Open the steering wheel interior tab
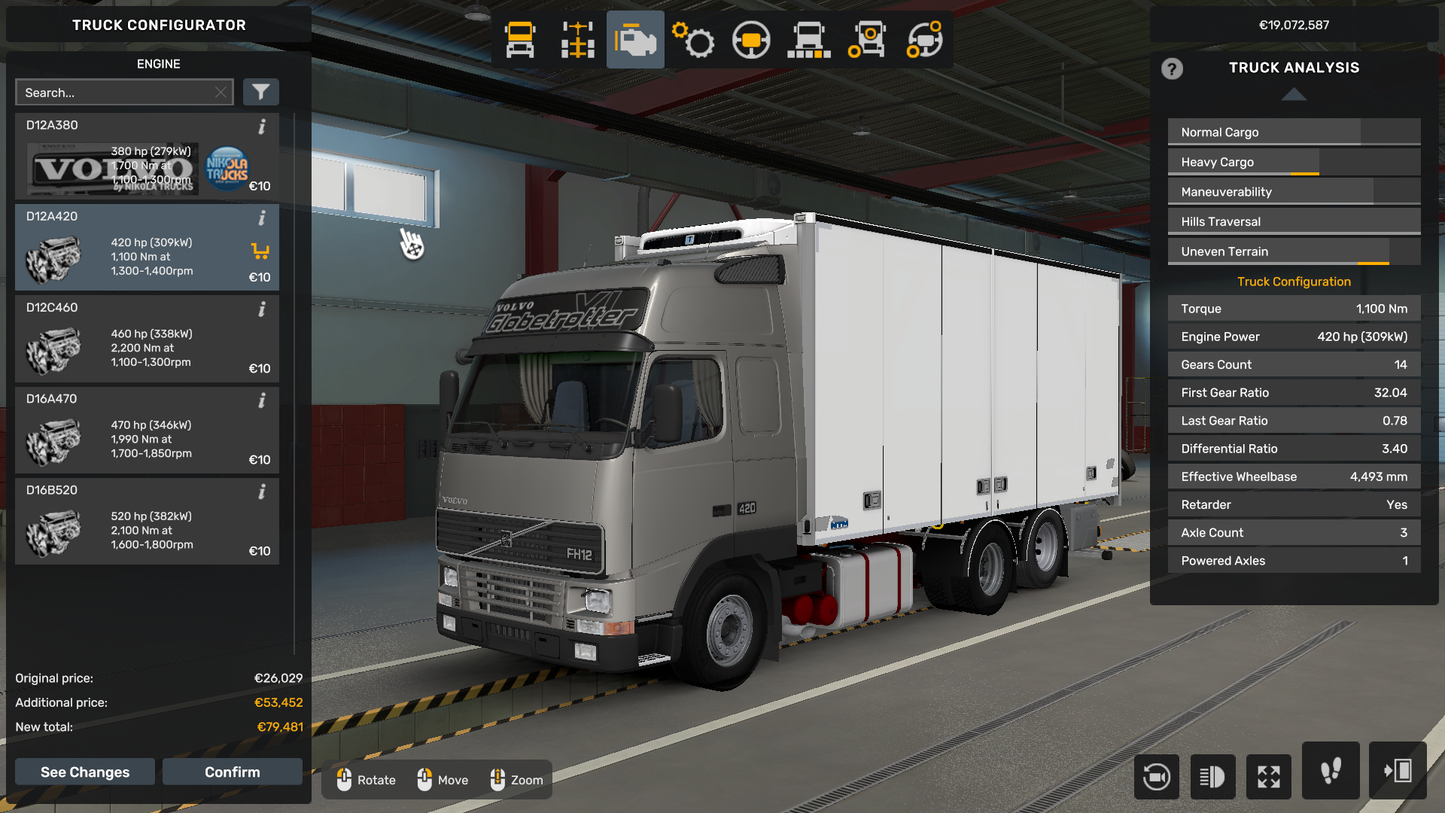The width and height of the screenshot is (1445, 813). pyautogui.click(x=751, y=40)
